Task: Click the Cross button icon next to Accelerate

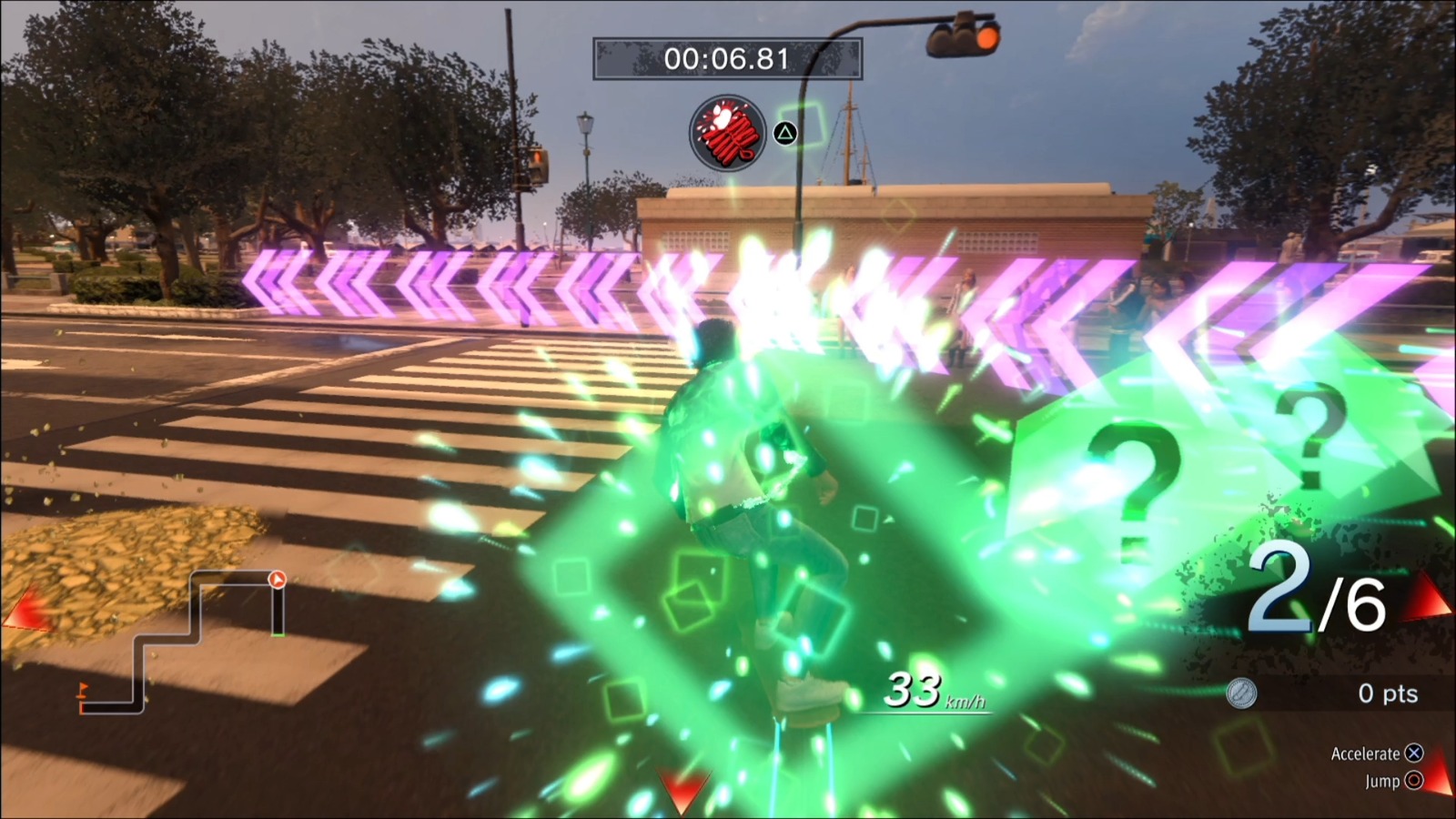Action: pyautogui.click(x=1413, y=753)
